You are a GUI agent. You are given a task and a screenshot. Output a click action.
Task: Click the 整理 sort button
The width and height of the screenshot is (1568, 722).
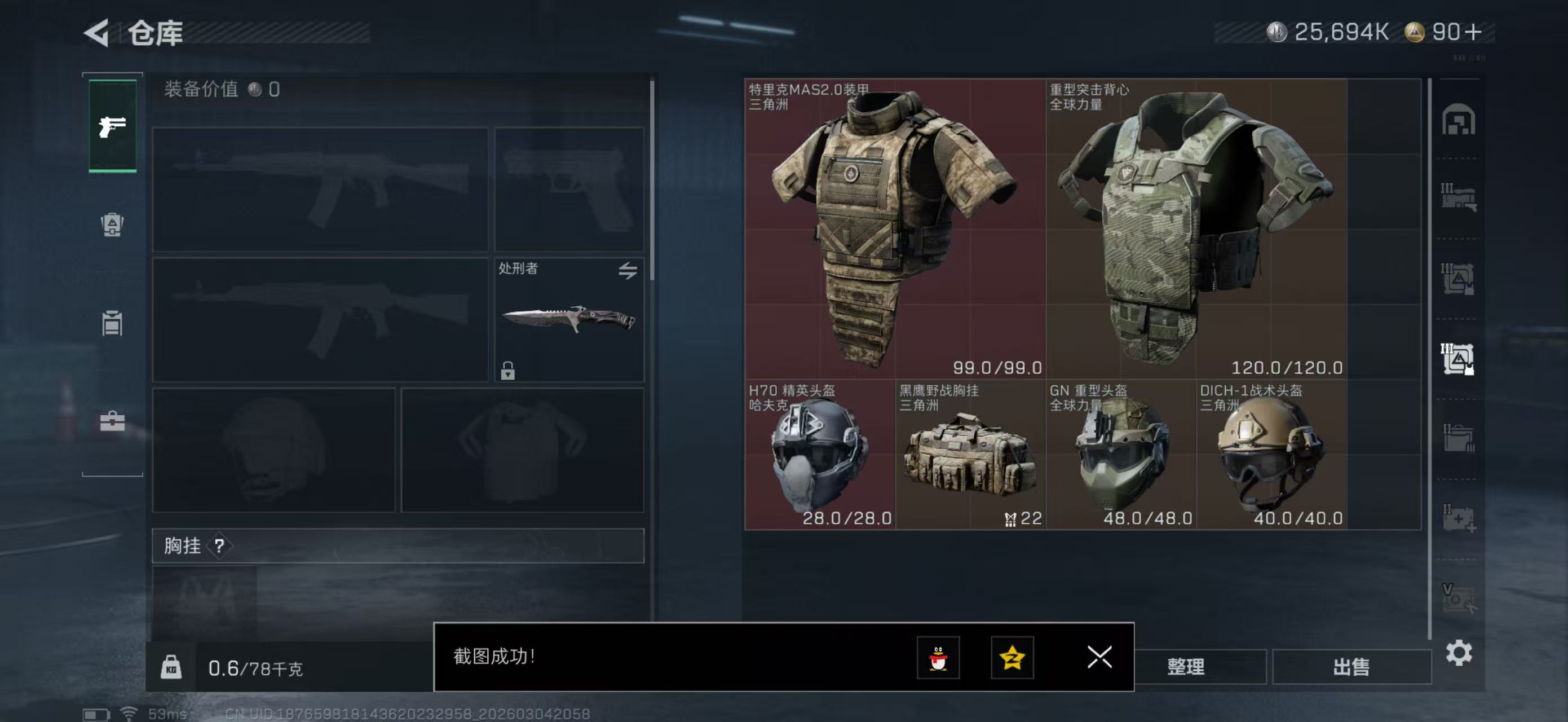click(1186, 667)
